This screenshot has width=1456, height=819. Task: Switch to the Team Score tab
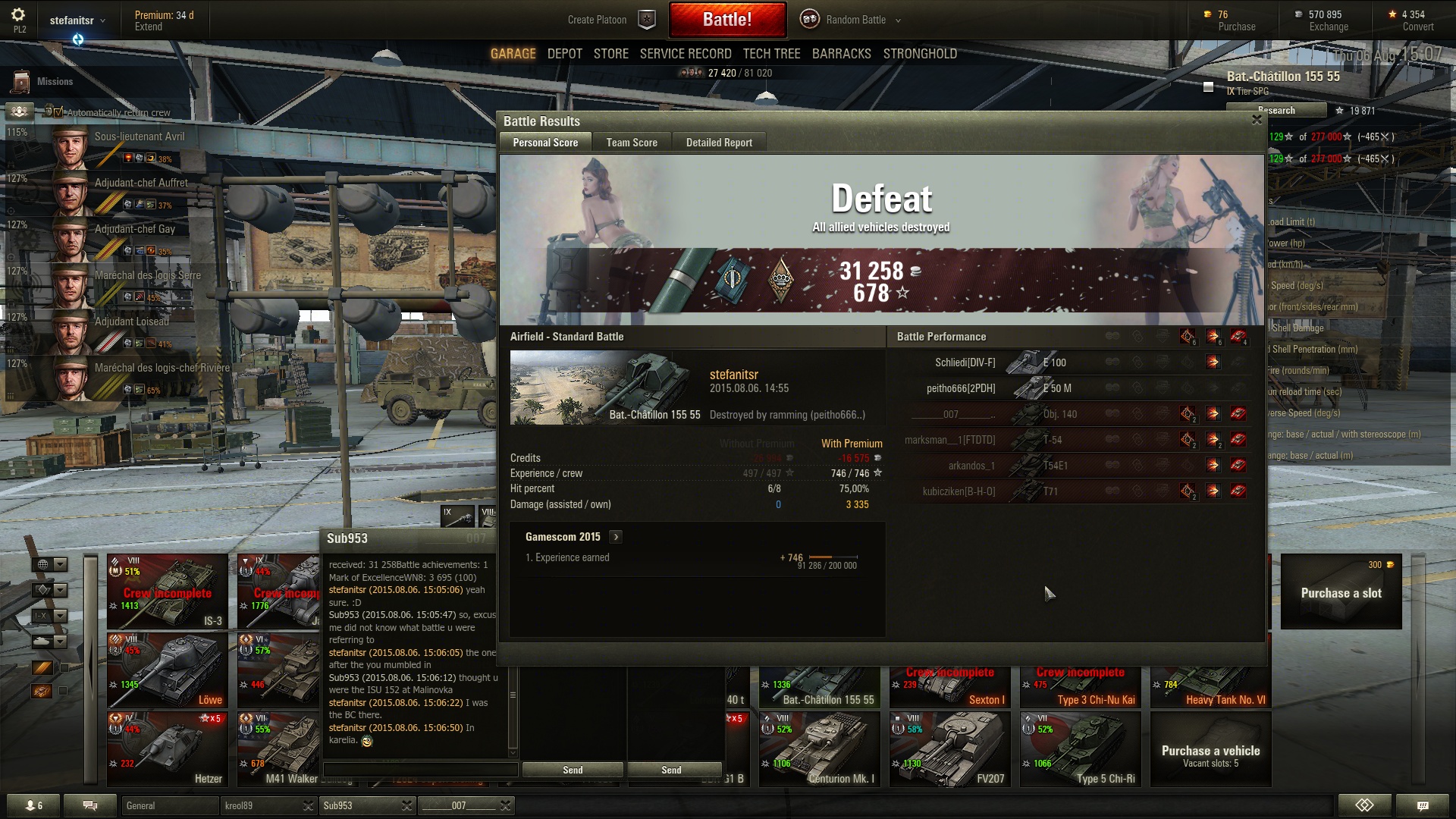click(631, 143)
